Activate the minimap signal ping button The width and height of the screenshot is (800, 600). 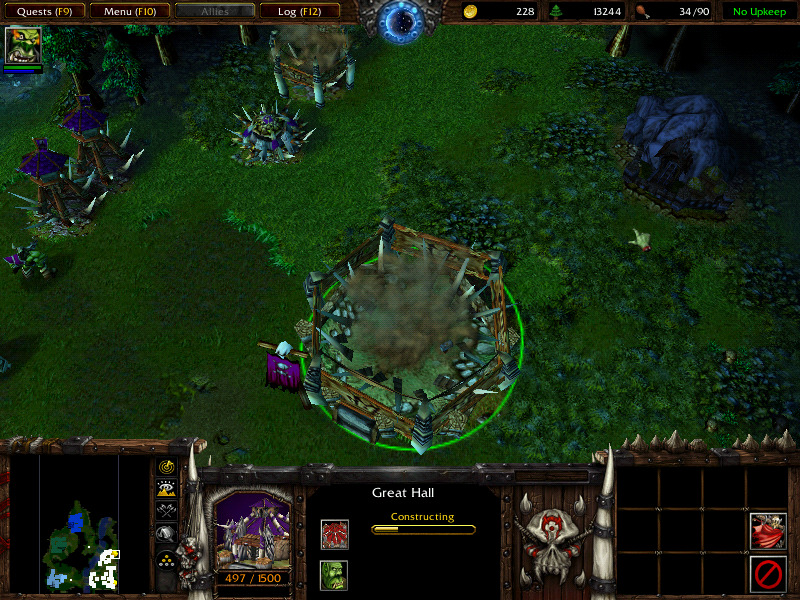(166, 468)
